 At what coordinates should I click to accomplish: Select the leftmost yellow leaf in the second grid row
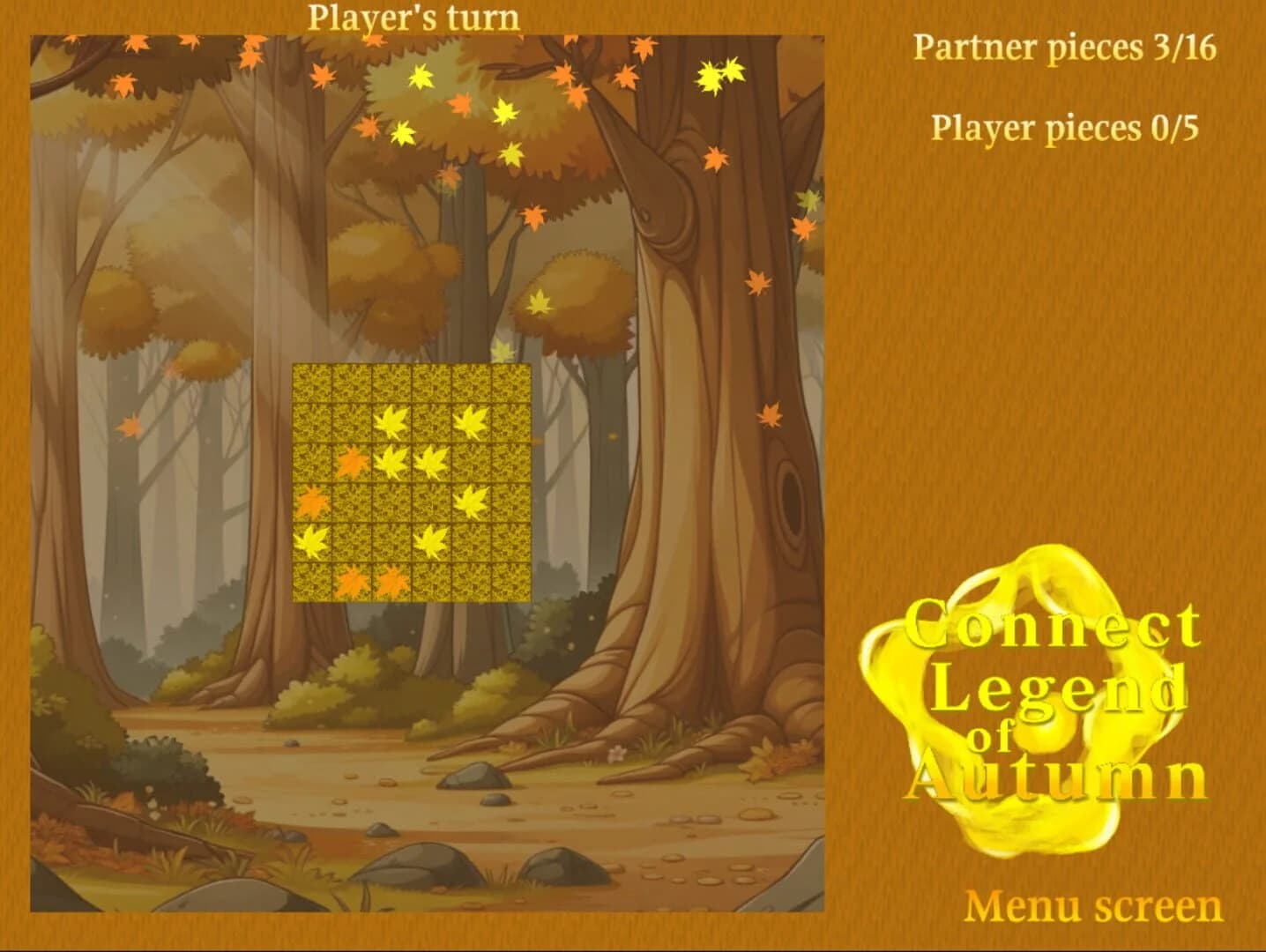pyautogui.click(x=391, y=420)
